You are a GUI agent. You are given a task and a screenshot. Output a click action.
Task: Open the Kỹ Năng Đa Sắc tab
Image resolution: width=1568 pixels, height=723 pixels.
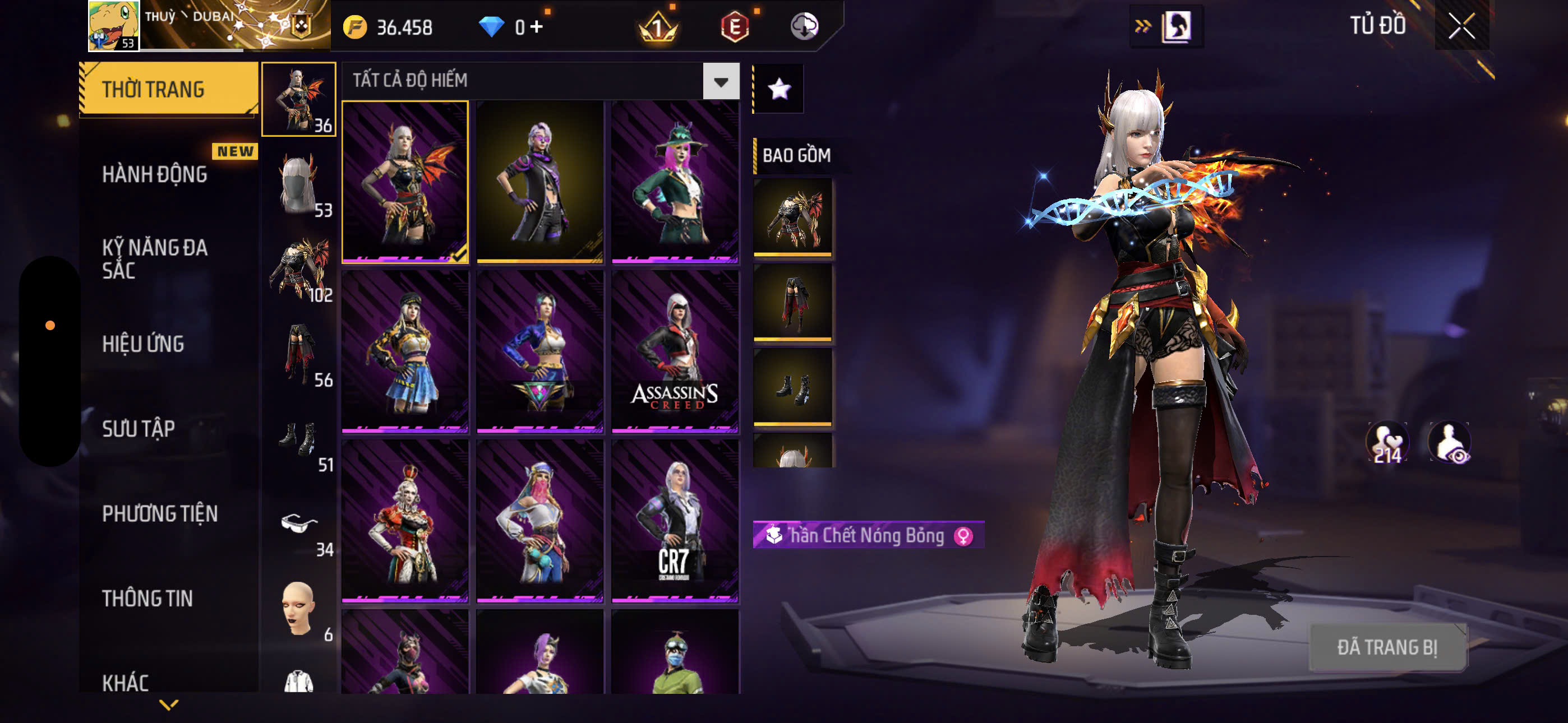pyautogui.click(x=155, y=258)
